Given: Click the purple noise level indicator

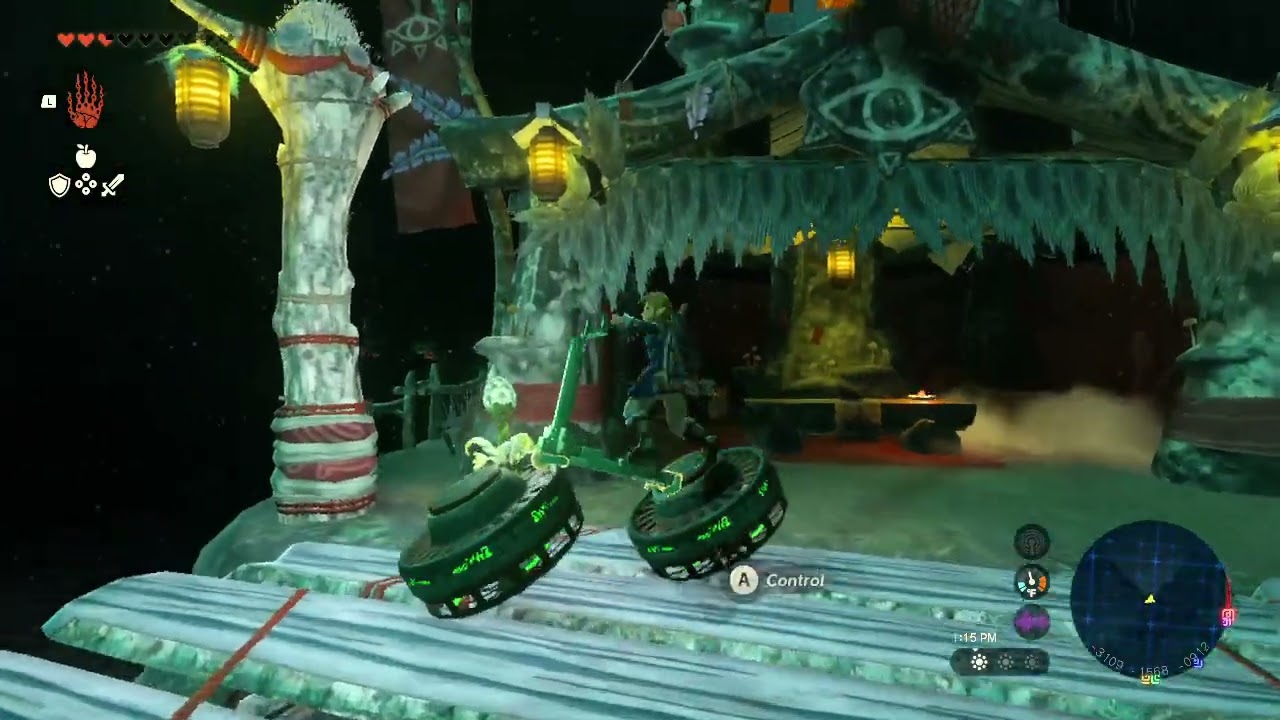Looking at the screenshot, I should tap(1032, 622).
